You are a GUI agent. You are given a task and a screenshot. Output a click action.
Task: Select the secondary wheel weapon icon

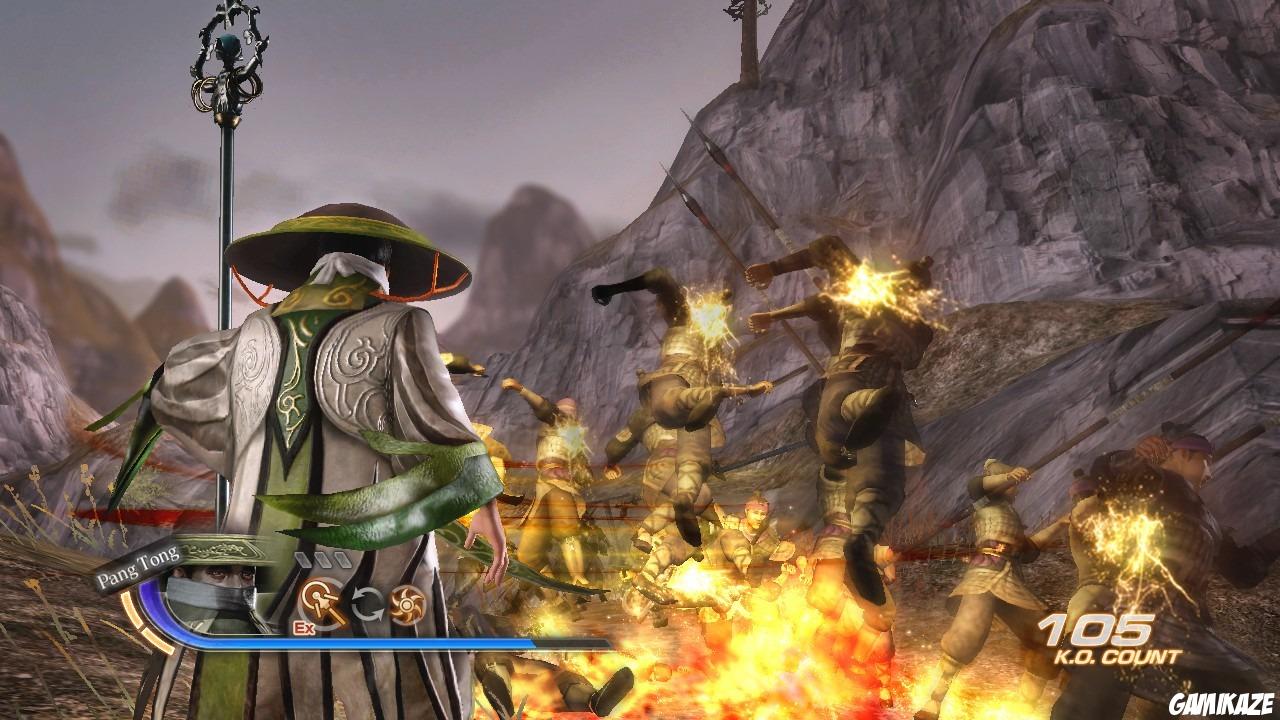pos(404,603)
